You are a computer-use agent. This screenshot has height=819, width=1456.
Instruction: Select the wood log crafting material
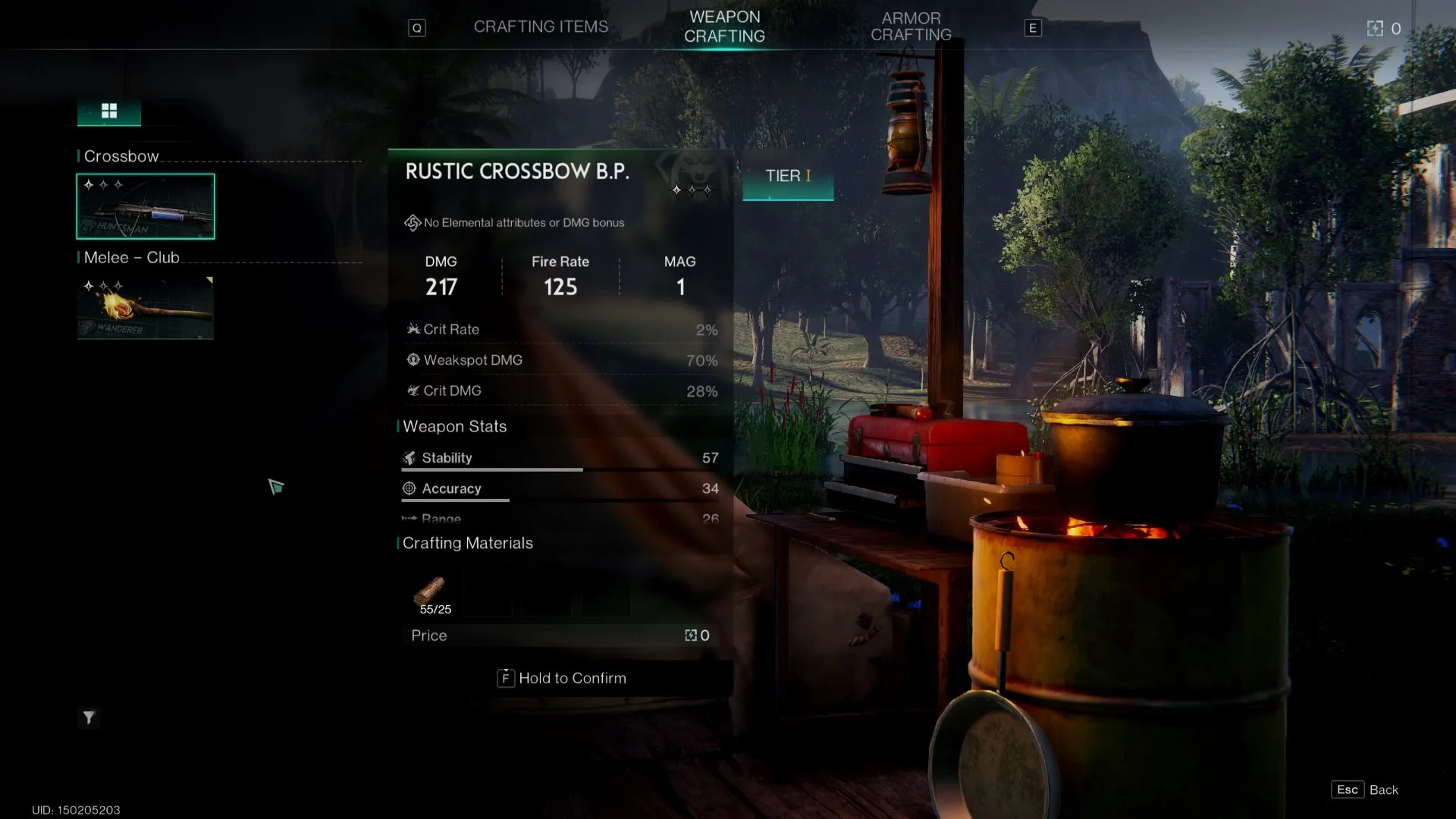tap(430, 591)
